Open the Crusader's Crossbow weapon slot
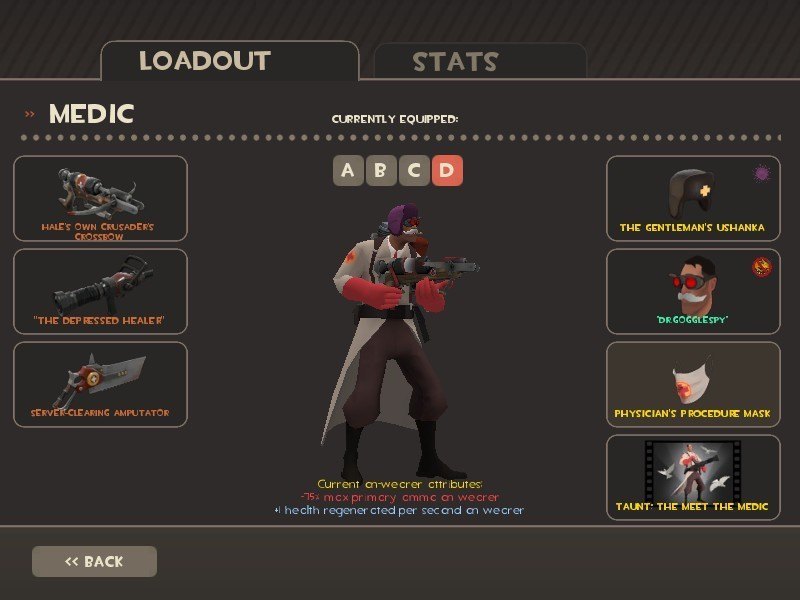The image size is (800, 600). [100, 198]
